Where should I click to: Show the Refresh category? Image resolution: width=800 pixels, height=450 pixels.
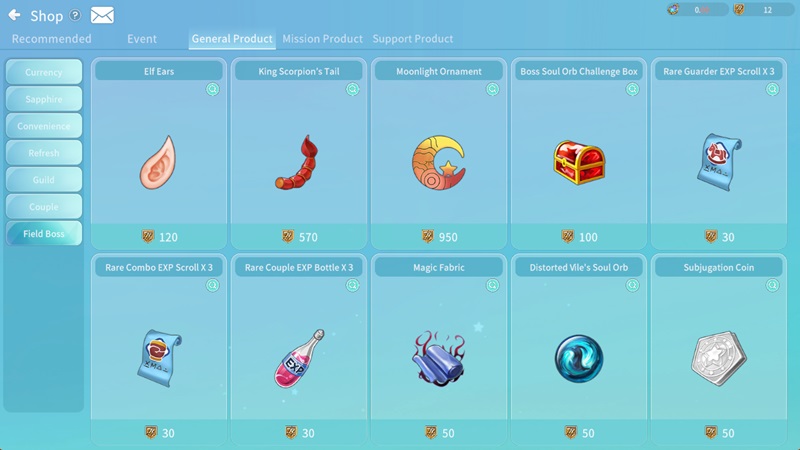pyautogui.click(x=44, y=154)
